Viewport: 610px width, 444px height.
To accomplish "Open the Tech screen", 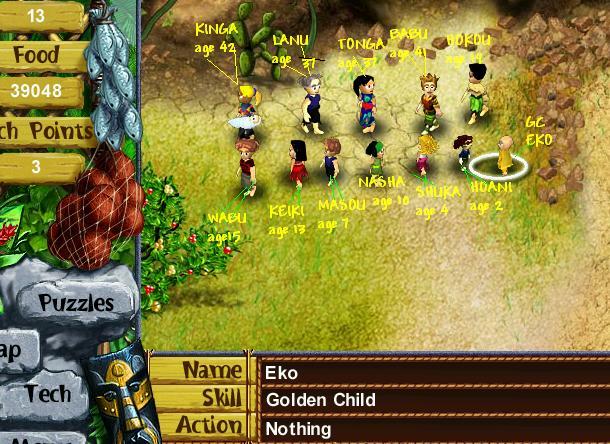I will pyautogui.click(x=48, y=393).
